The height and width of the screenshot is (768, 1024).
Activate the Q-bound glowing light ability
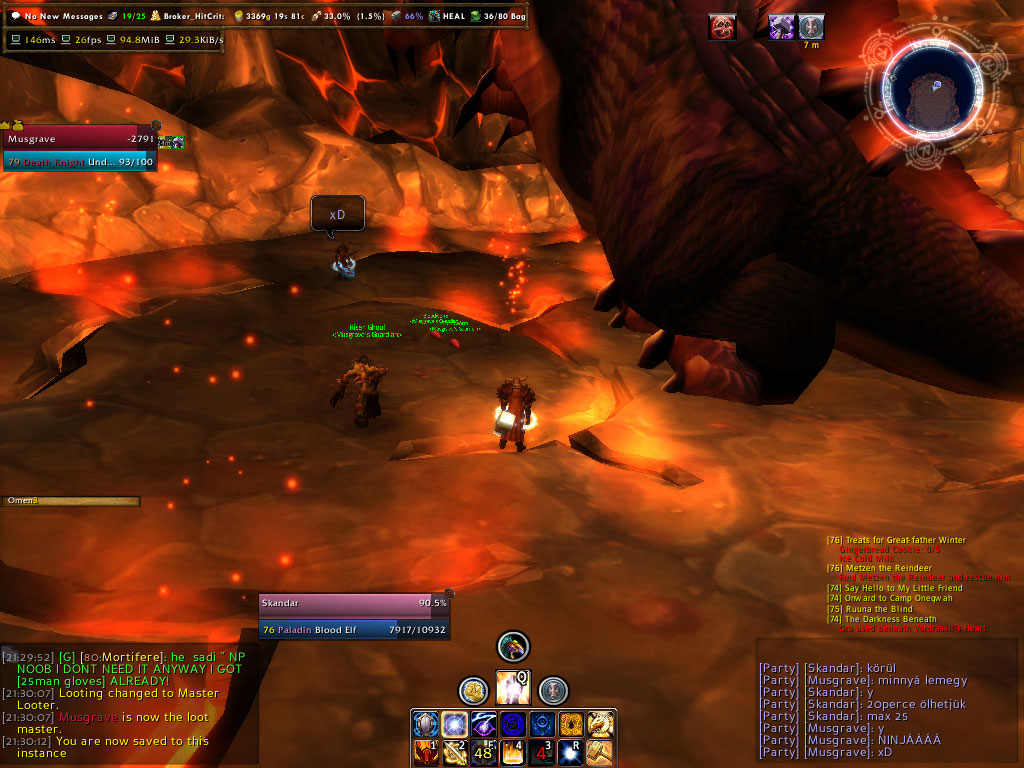[x=513, y=688]
